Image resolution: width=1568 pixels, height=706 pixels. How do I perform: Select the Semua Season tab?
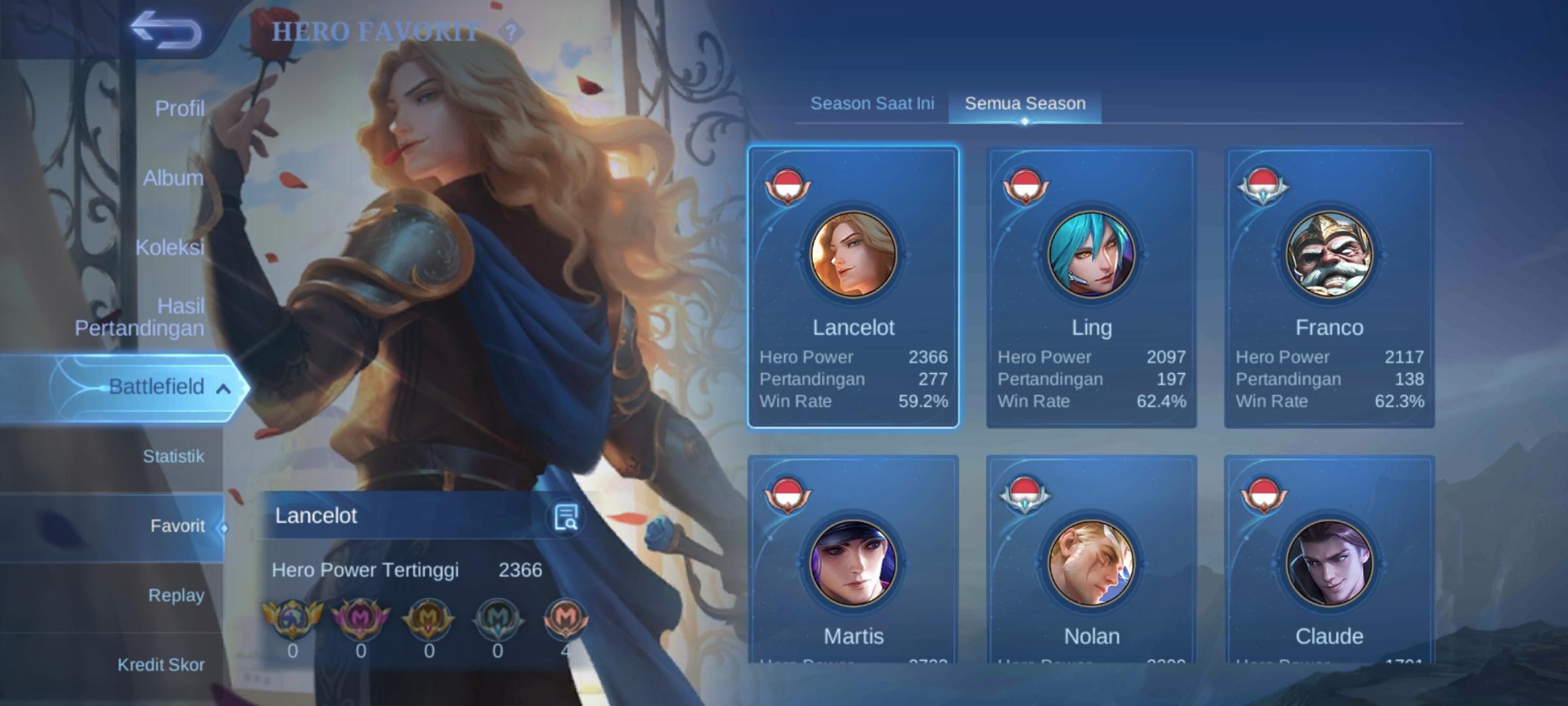(x=1024, y=103)
